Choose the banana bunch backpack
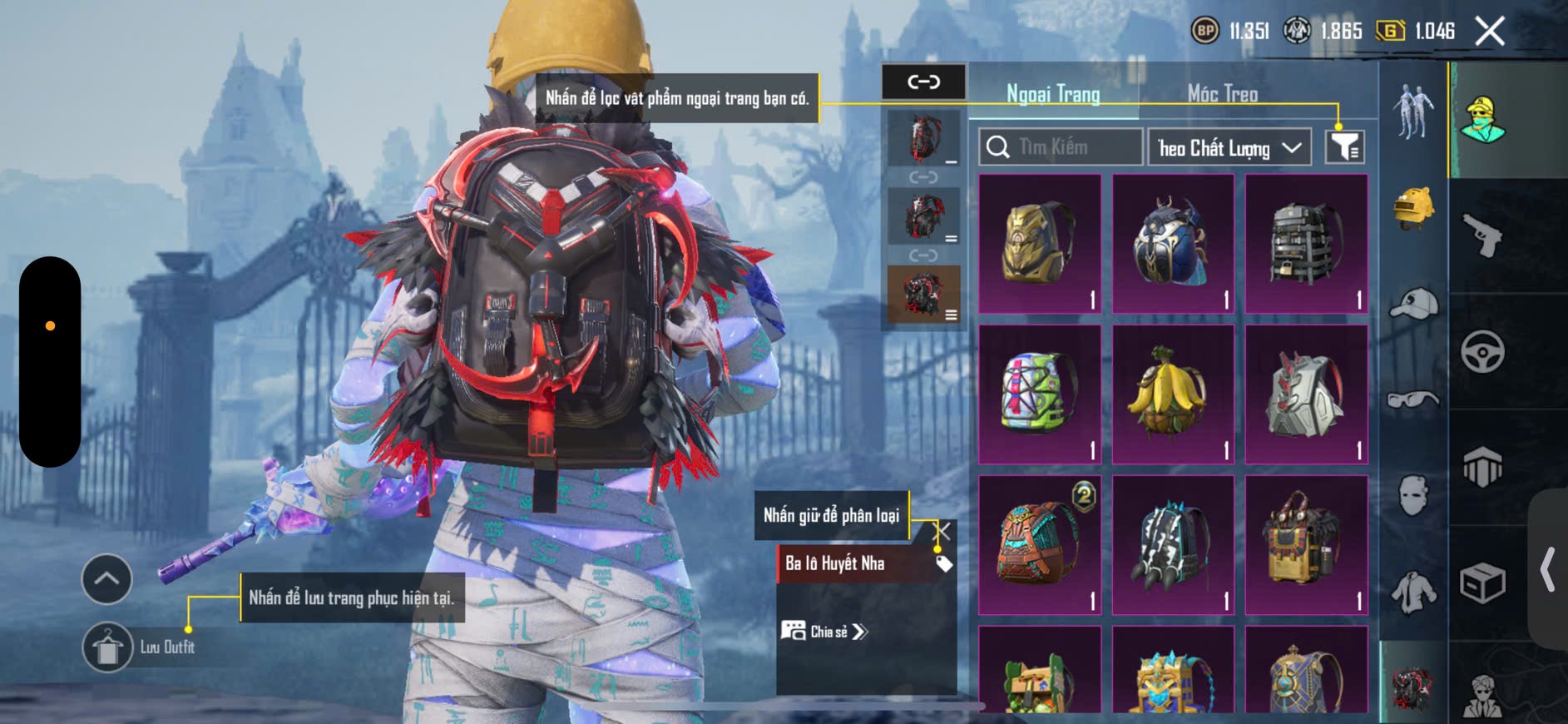 (1173, 394)
